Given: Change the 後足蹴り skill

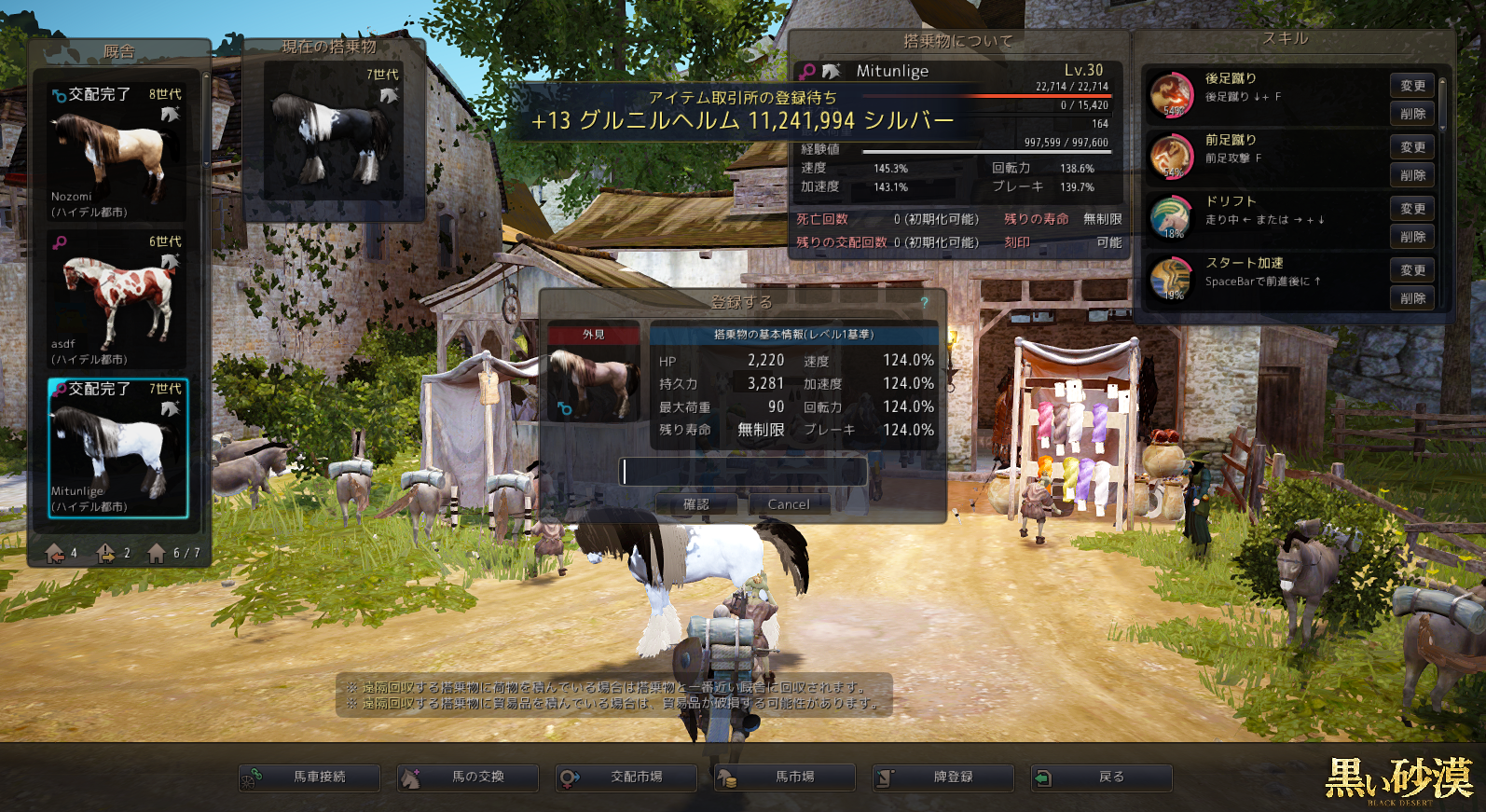Looking at the screenshot, I should tap(1412, 86).
